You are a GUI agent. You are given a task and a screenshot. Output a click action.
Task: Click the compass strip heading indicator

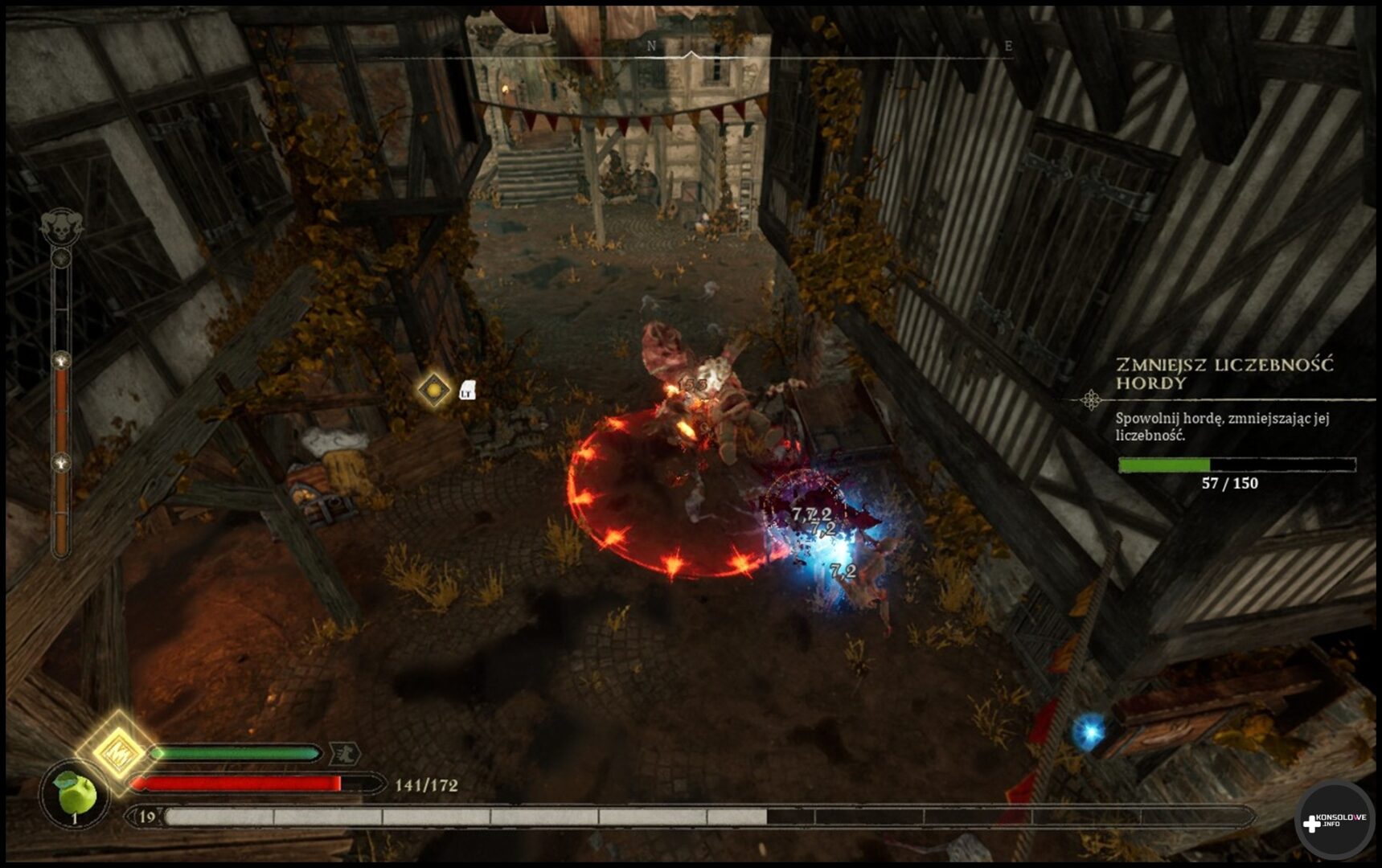pos(691,55)
